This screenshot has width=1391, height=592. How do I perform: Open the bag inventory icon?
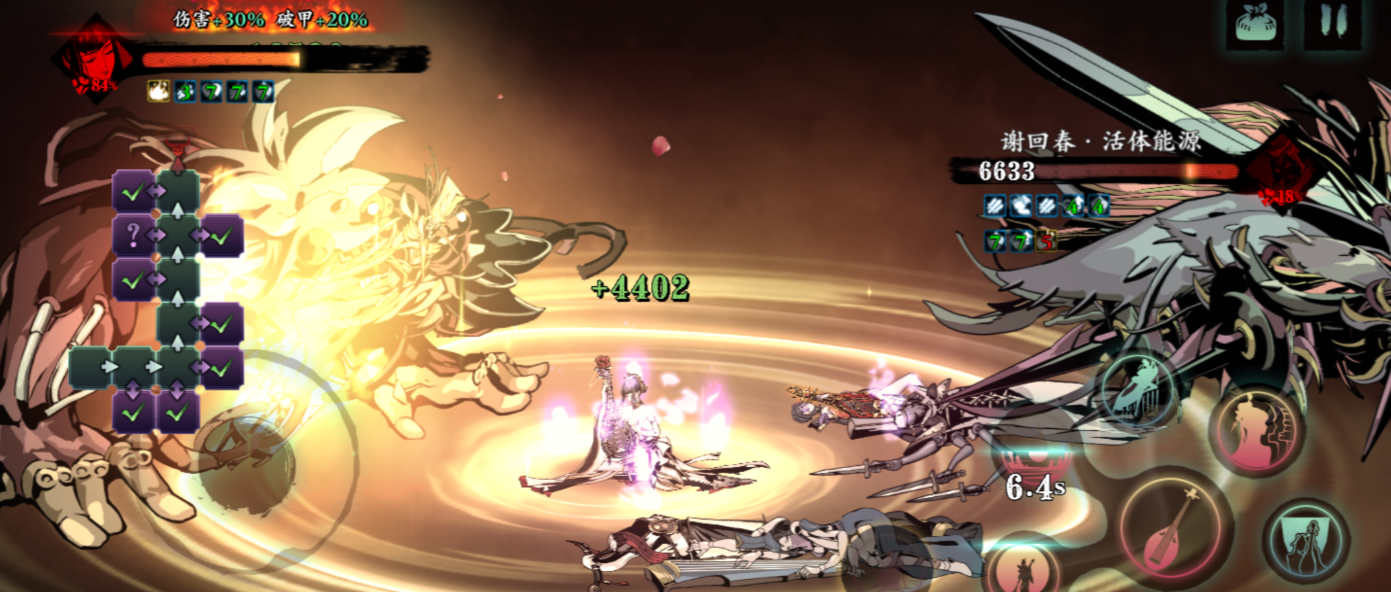pyautogui.click(x=1259, y=24)
